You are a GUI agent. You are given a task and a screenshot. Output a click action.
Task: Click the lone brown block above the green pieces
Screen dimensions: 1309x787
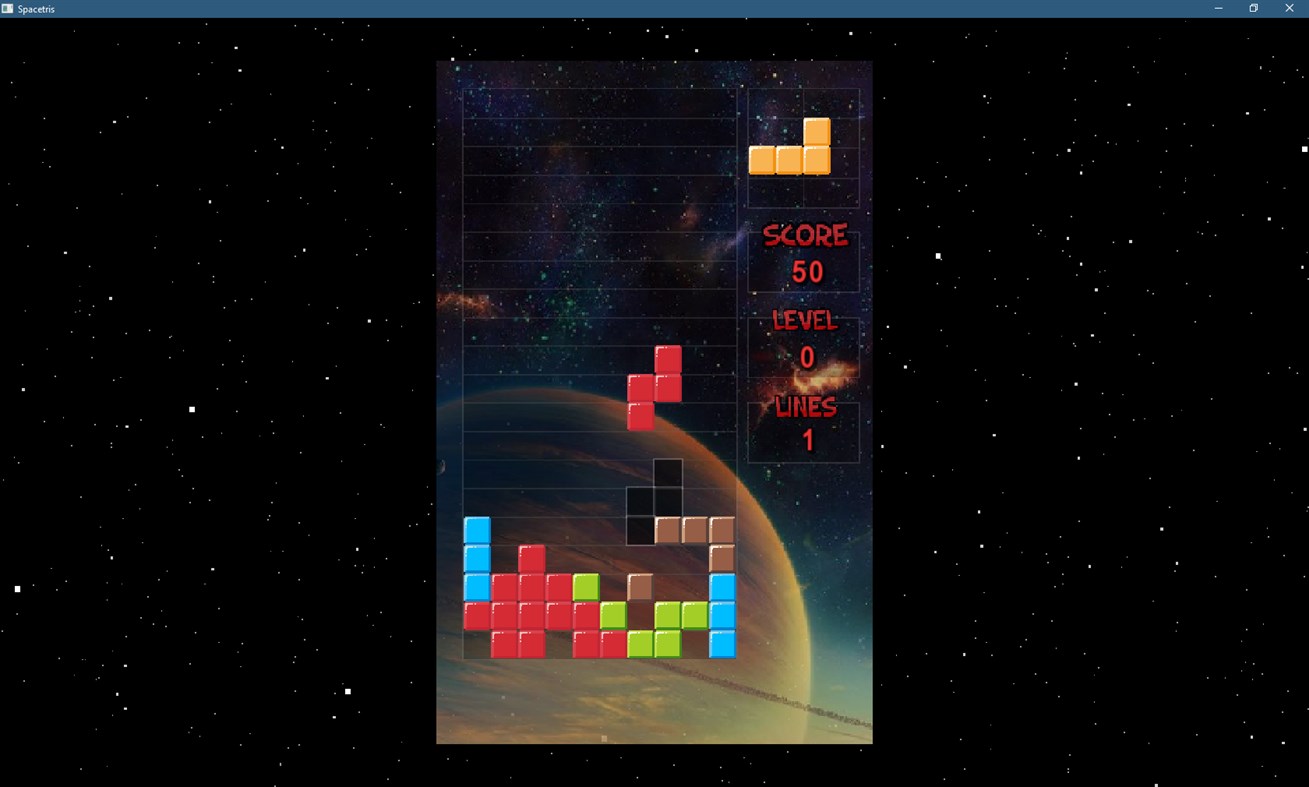pyautogui.click(x=638, y=585)
